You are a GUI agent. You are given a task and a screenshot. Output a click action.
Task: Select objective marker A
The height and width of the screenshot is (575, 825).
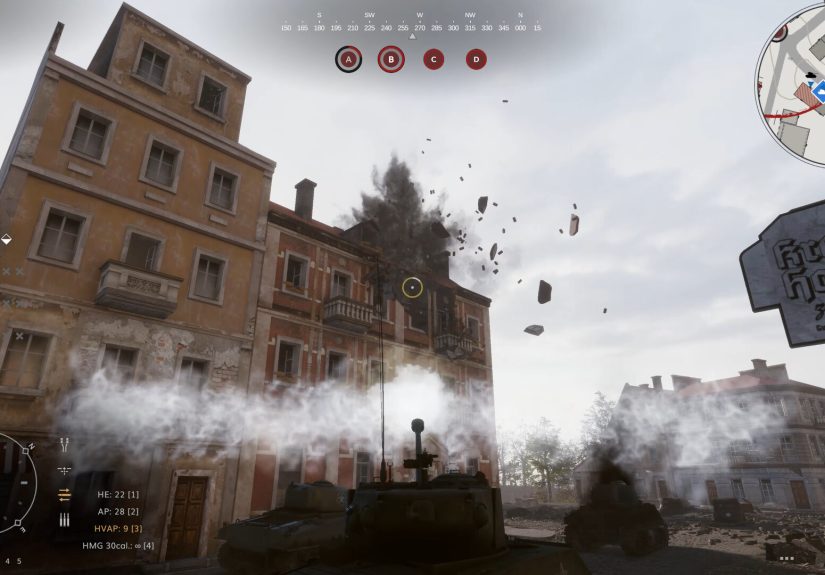tap(348, 59)
